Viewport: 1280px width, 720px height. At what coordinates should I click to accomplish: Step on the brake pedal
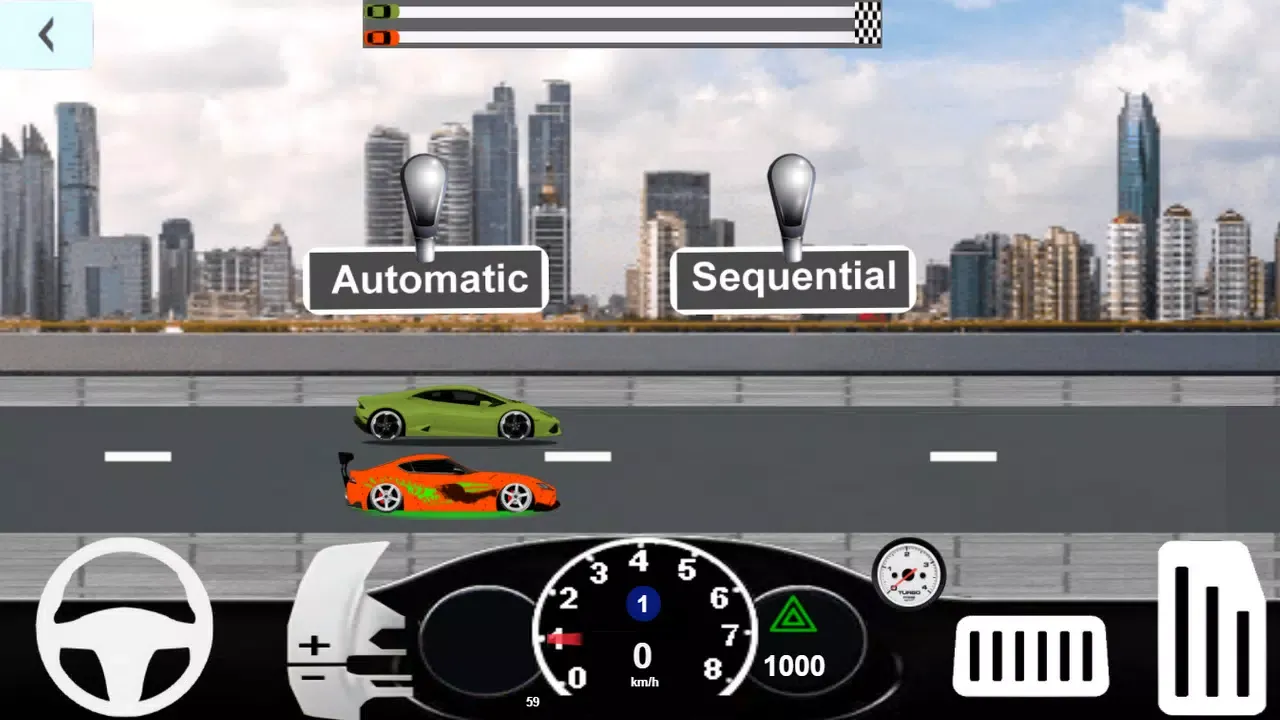[1030, 655]
